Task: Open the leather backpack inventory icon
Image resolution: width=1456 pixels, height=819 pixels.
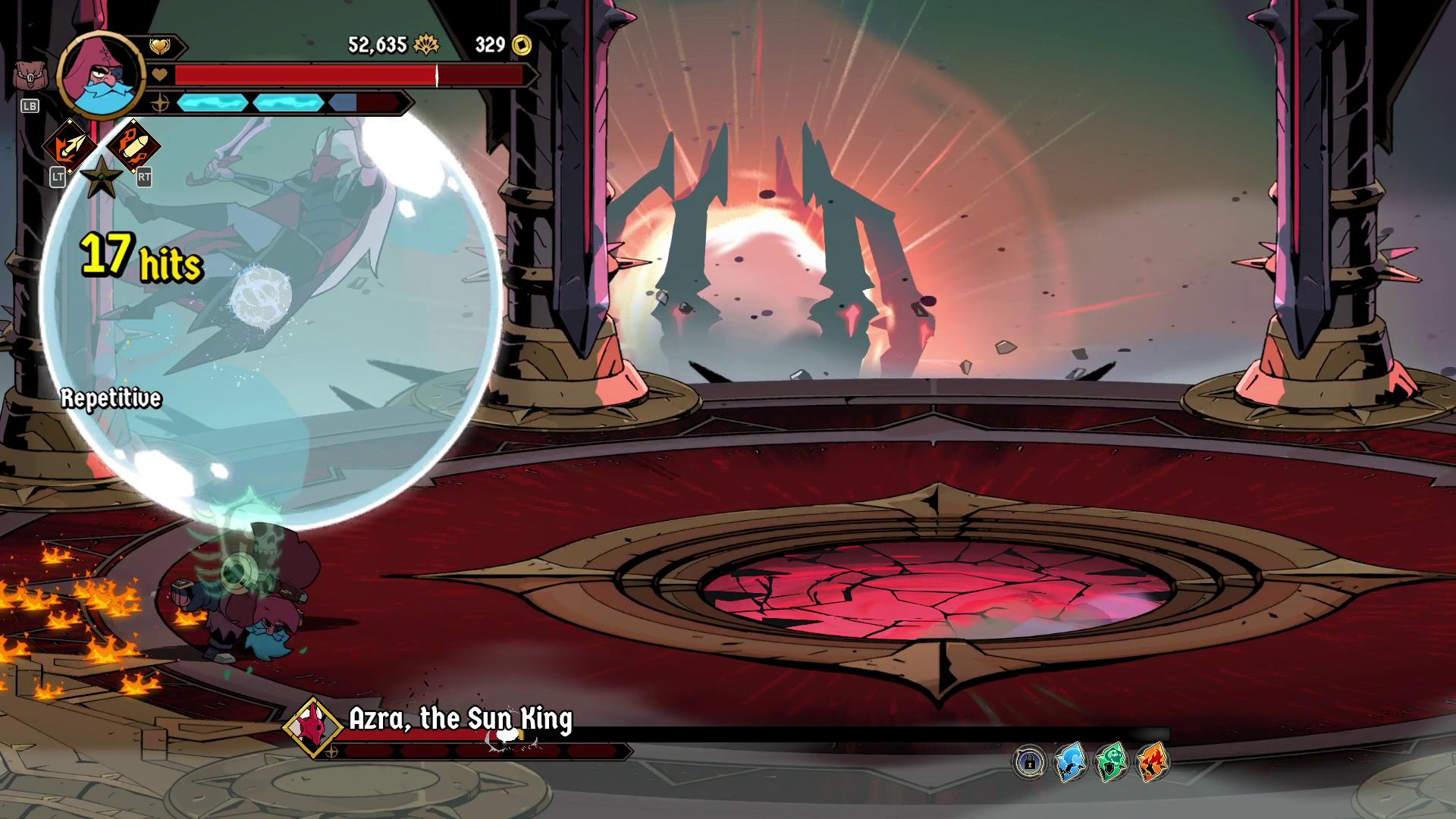Action: 29,77
